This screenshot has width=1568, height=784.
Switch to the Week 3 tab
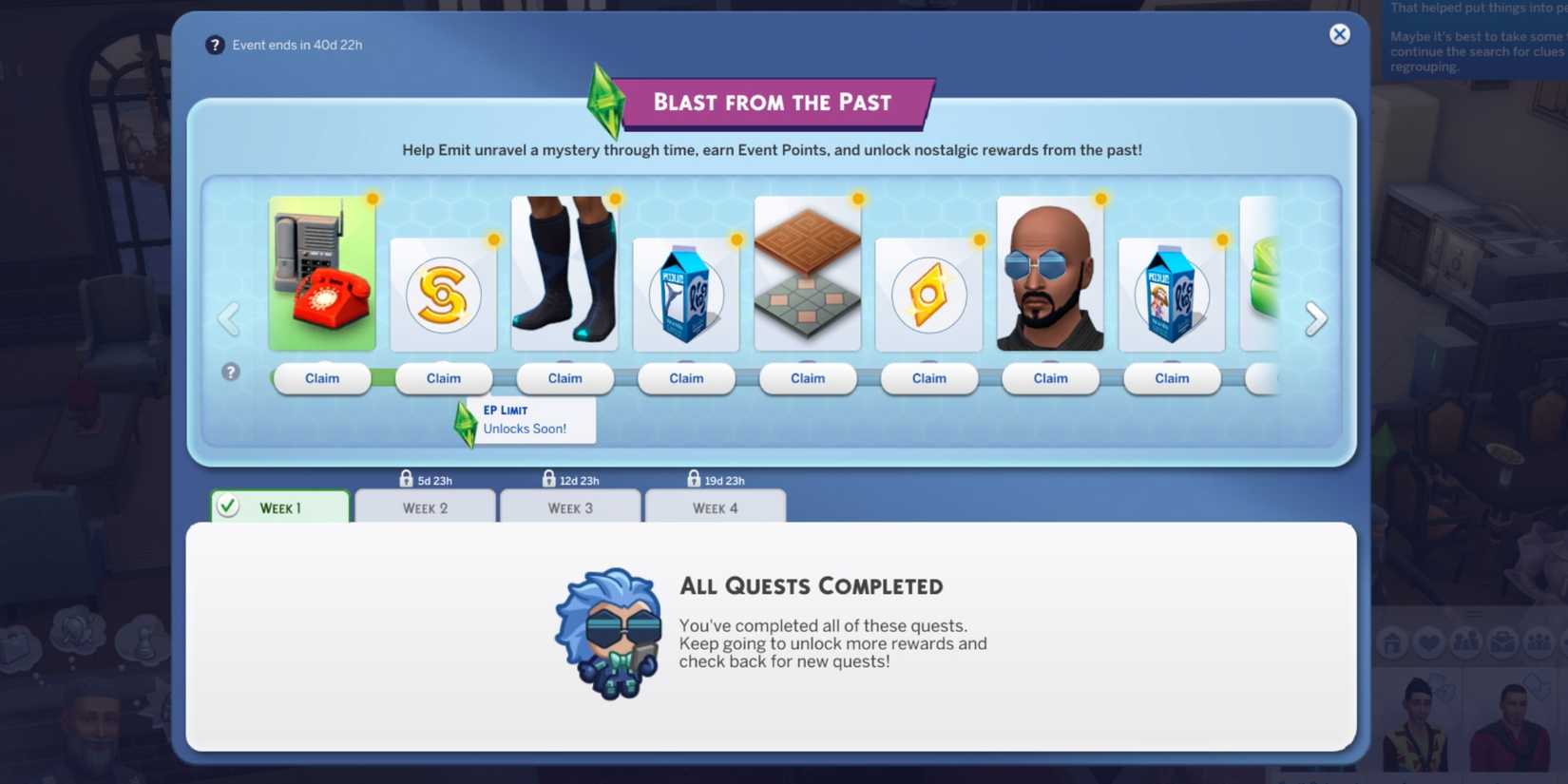click(x=570, y=507)
